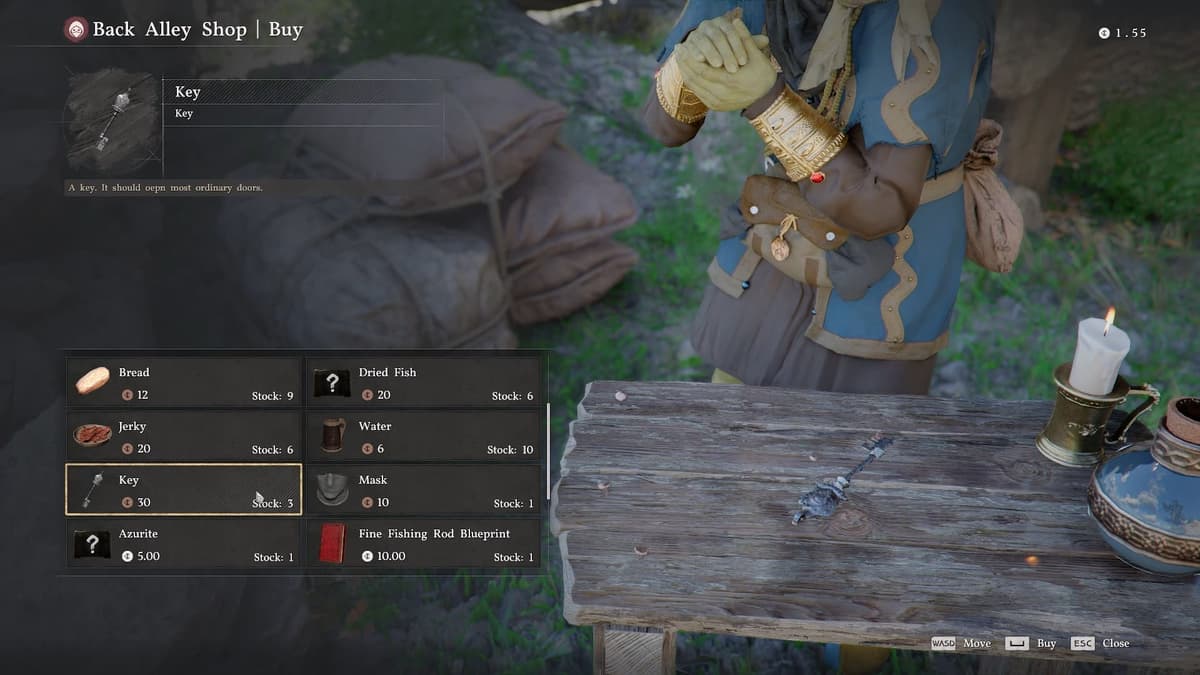
Task: Click the Key preview thumbnail
Action: coord(112,120)
